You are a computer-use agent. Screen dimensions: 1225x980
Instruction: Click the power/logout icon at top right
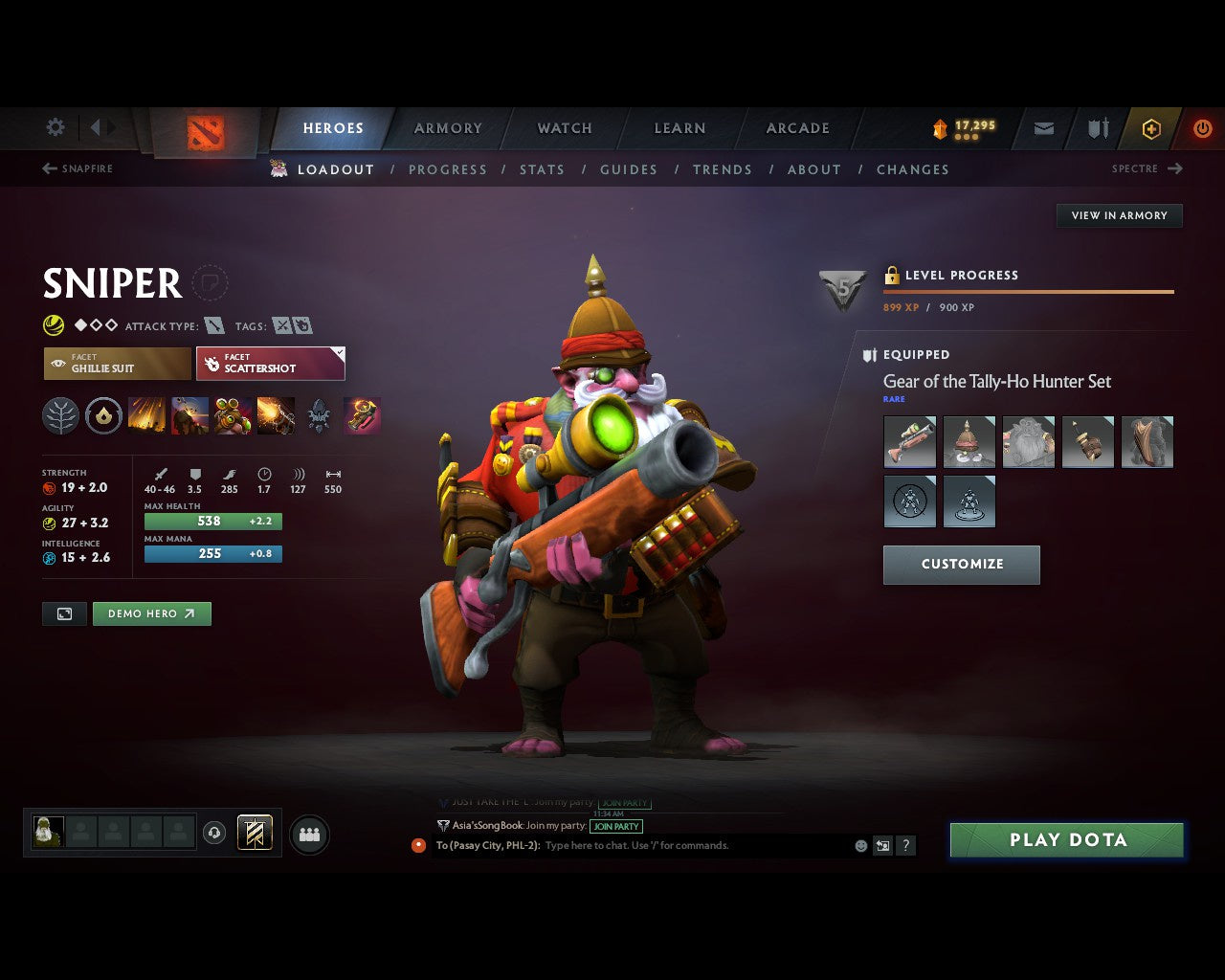click(x=1203, y=128)
